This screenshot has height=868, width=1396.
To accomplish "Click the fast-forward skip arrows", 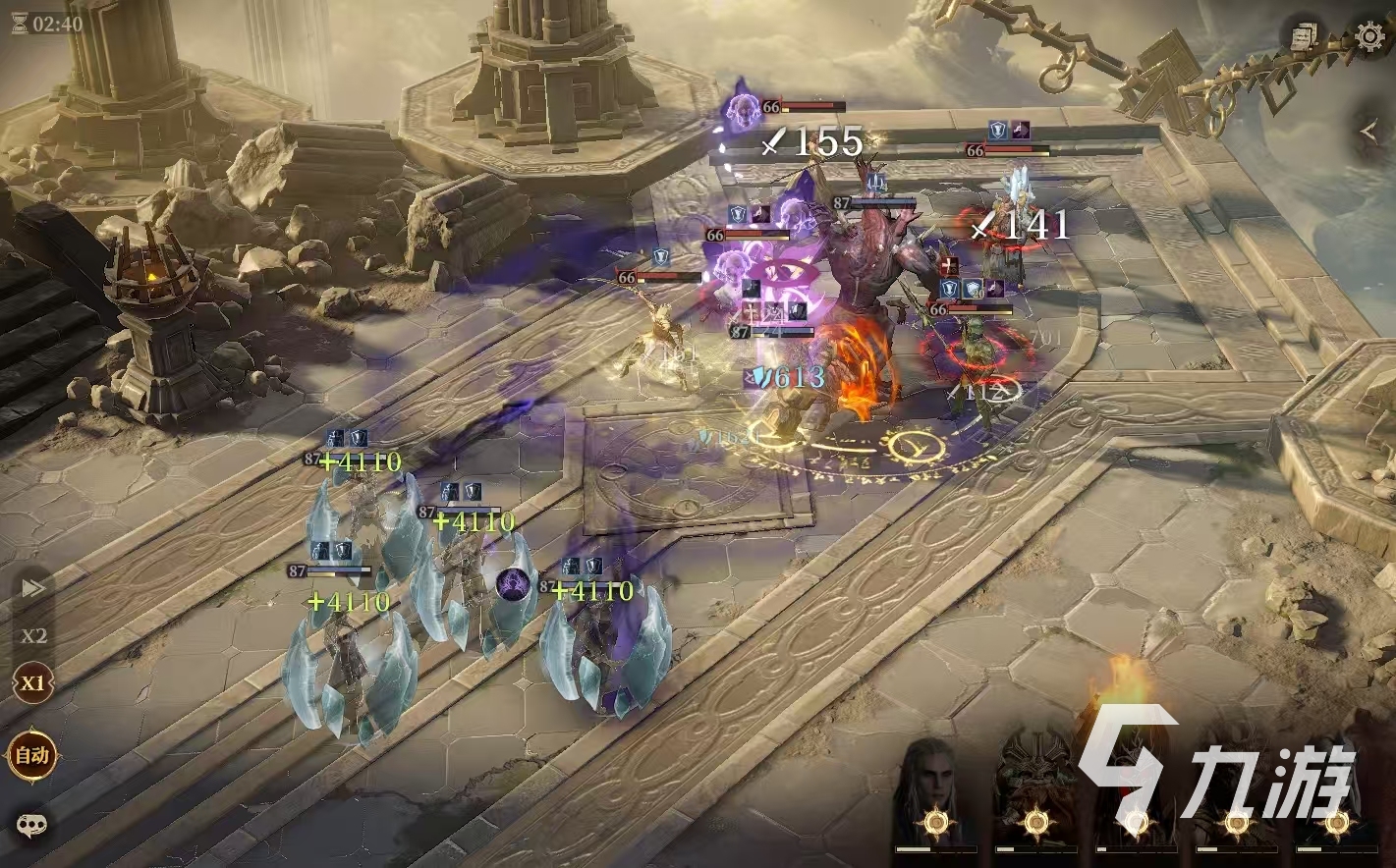I will (33, 588).
